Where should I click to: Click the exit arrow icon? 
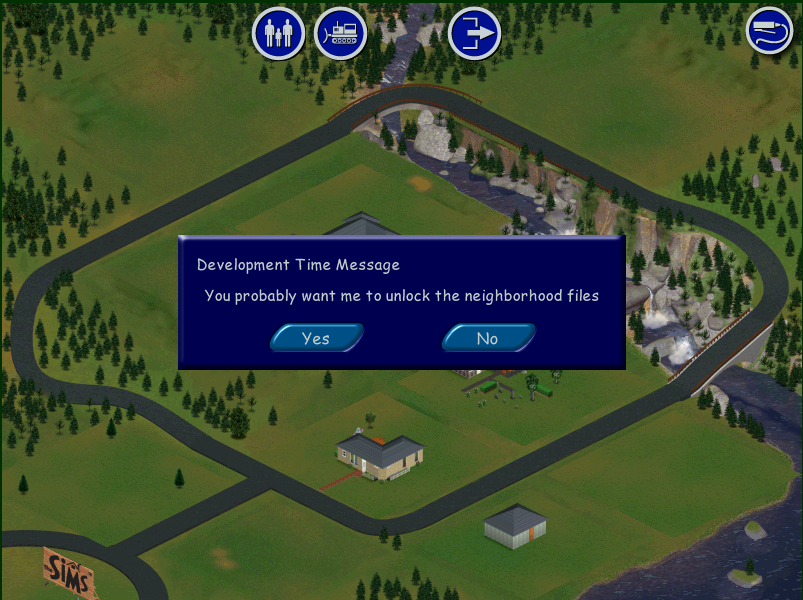coord(474,33)
